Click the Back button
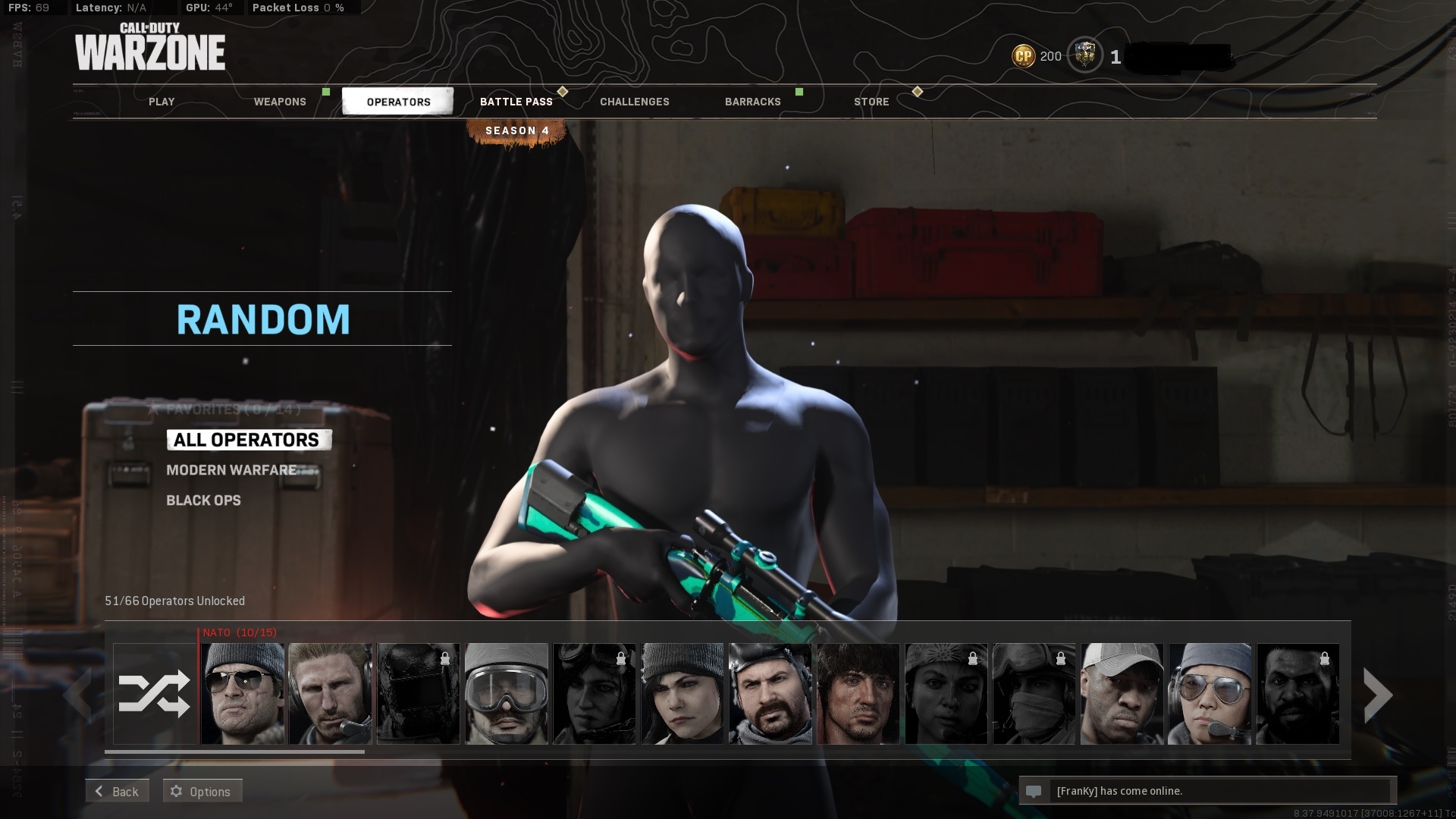 click(117, 791)
